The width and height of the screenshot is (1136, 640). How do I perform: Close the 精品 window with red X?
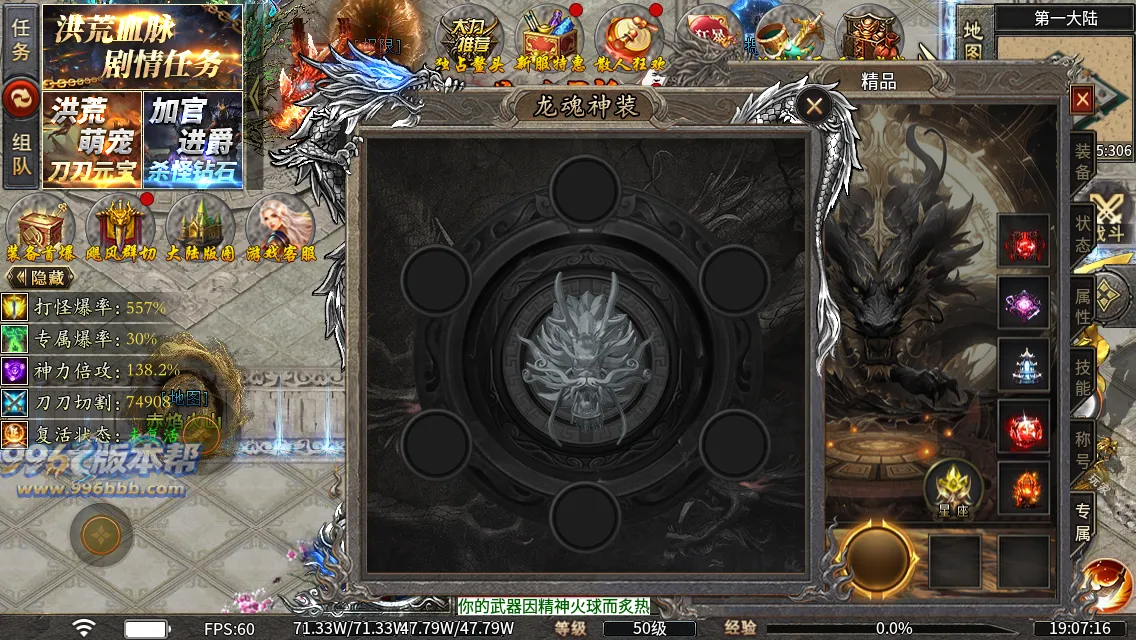[1081, 99]
